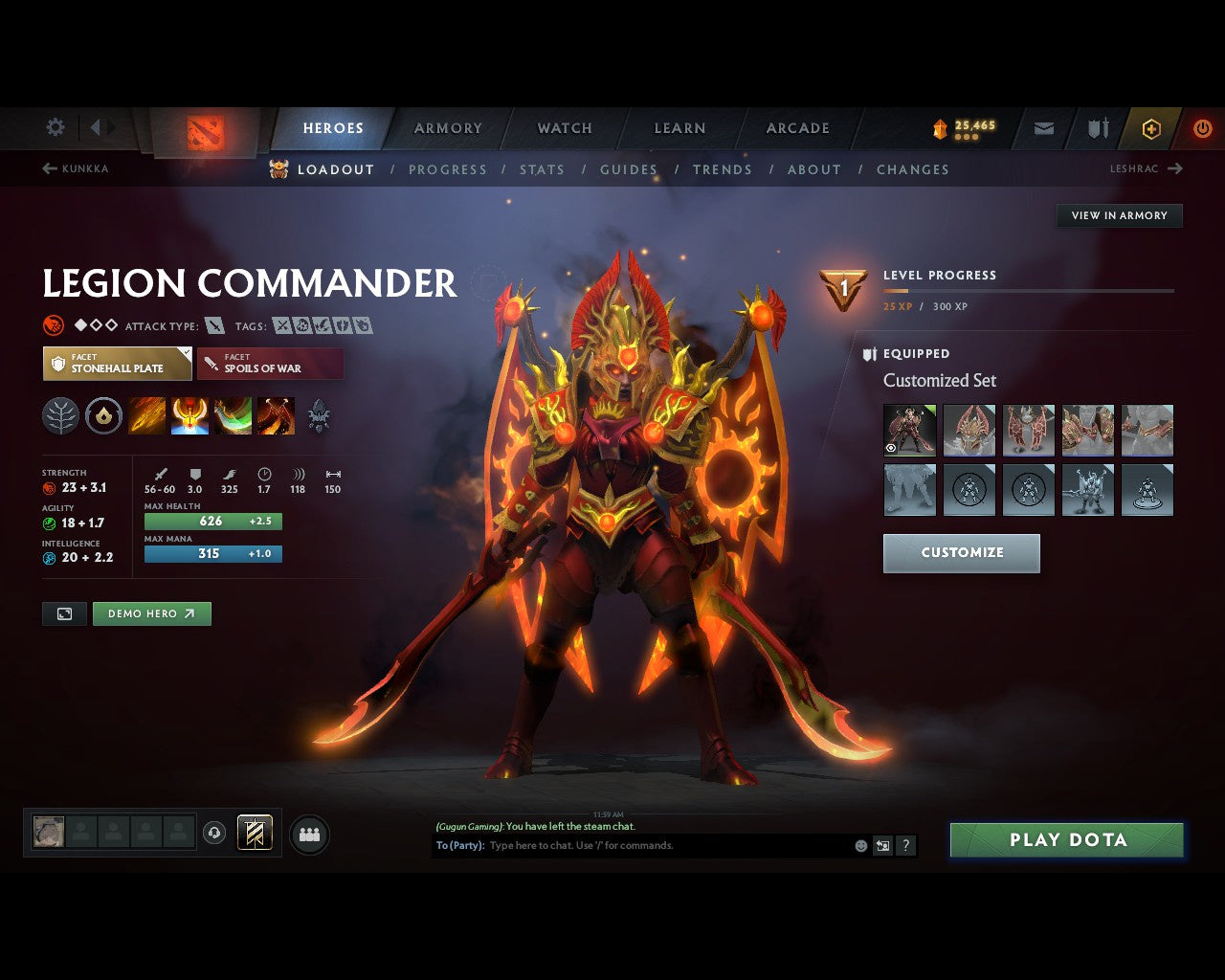Select the Duel ultimate ability icon
The width and height of the screenshot is (1225, 980).
277,415
